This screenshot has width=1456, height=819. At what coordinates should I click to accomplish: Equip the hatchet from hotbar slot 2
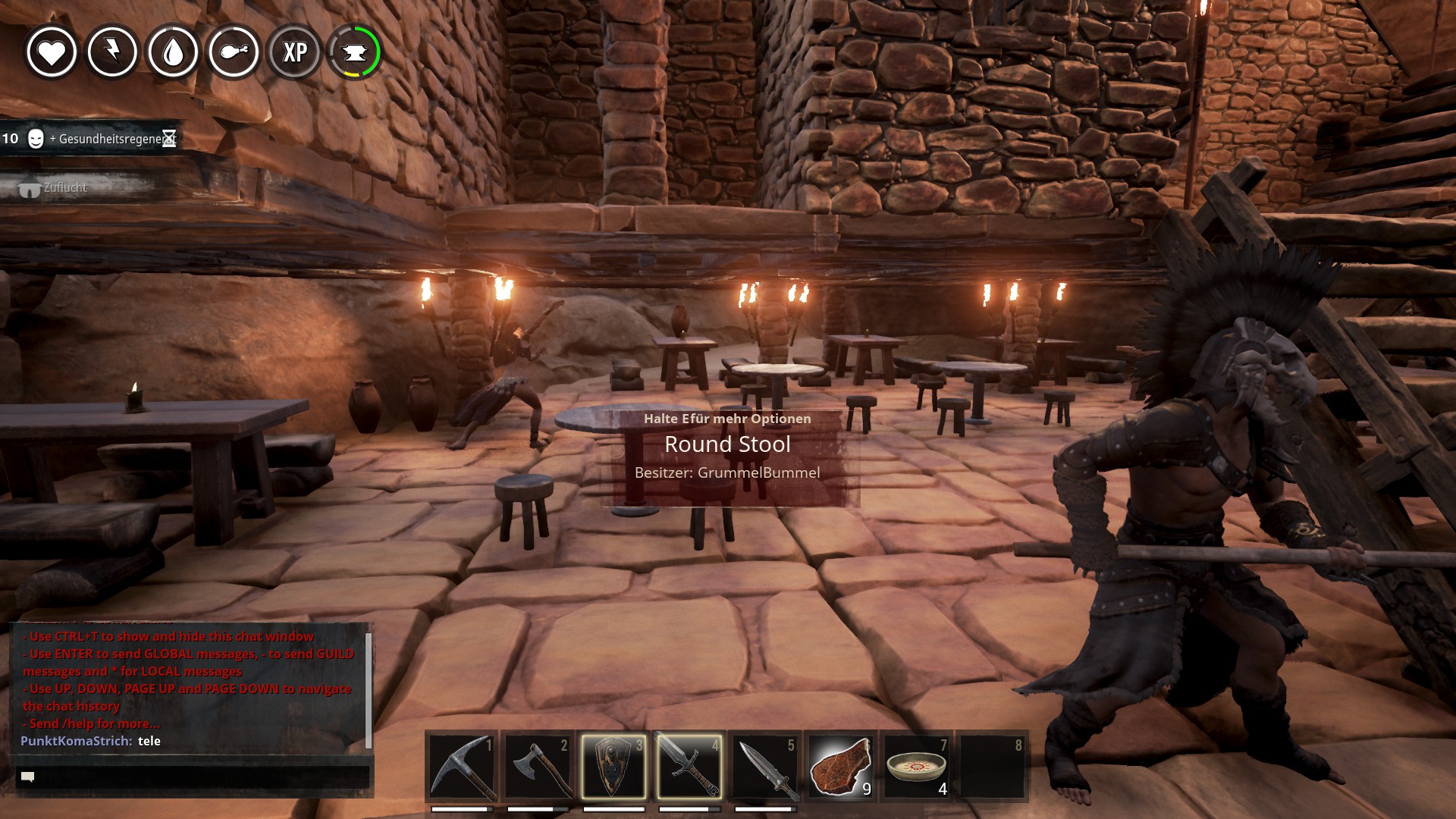click(x=538, y=767)
